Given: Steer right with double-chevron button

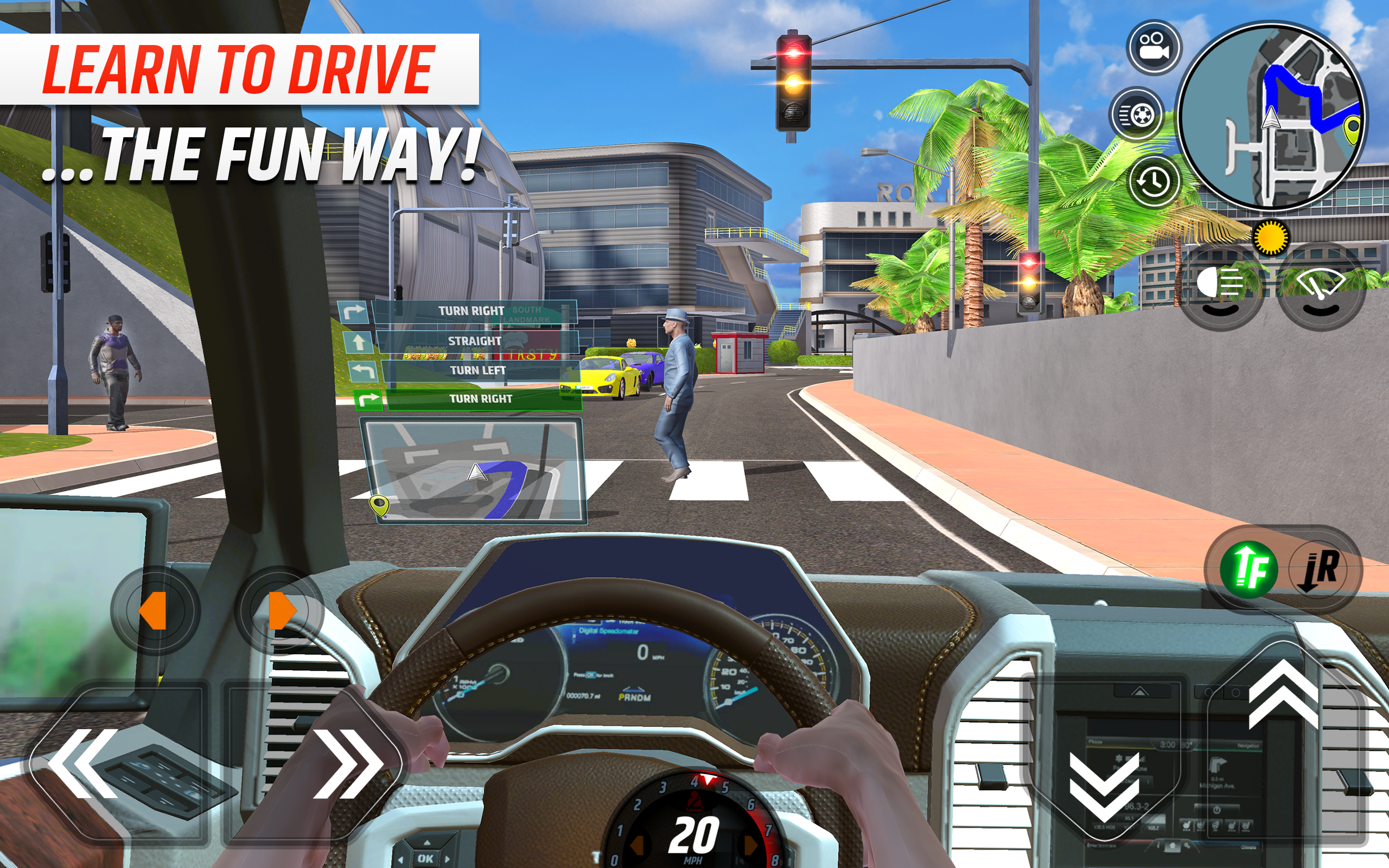Looking at the screenshot, I should click(348, 763).
